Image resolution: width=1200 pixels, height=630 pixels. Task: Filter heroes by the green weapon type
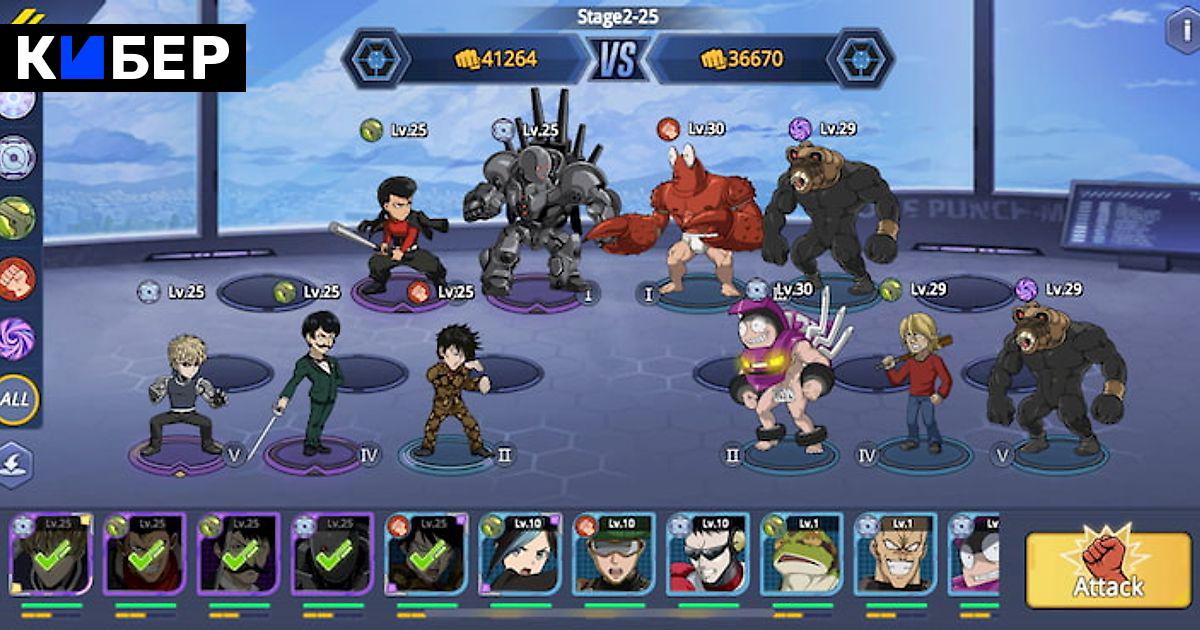coord(17,217)
